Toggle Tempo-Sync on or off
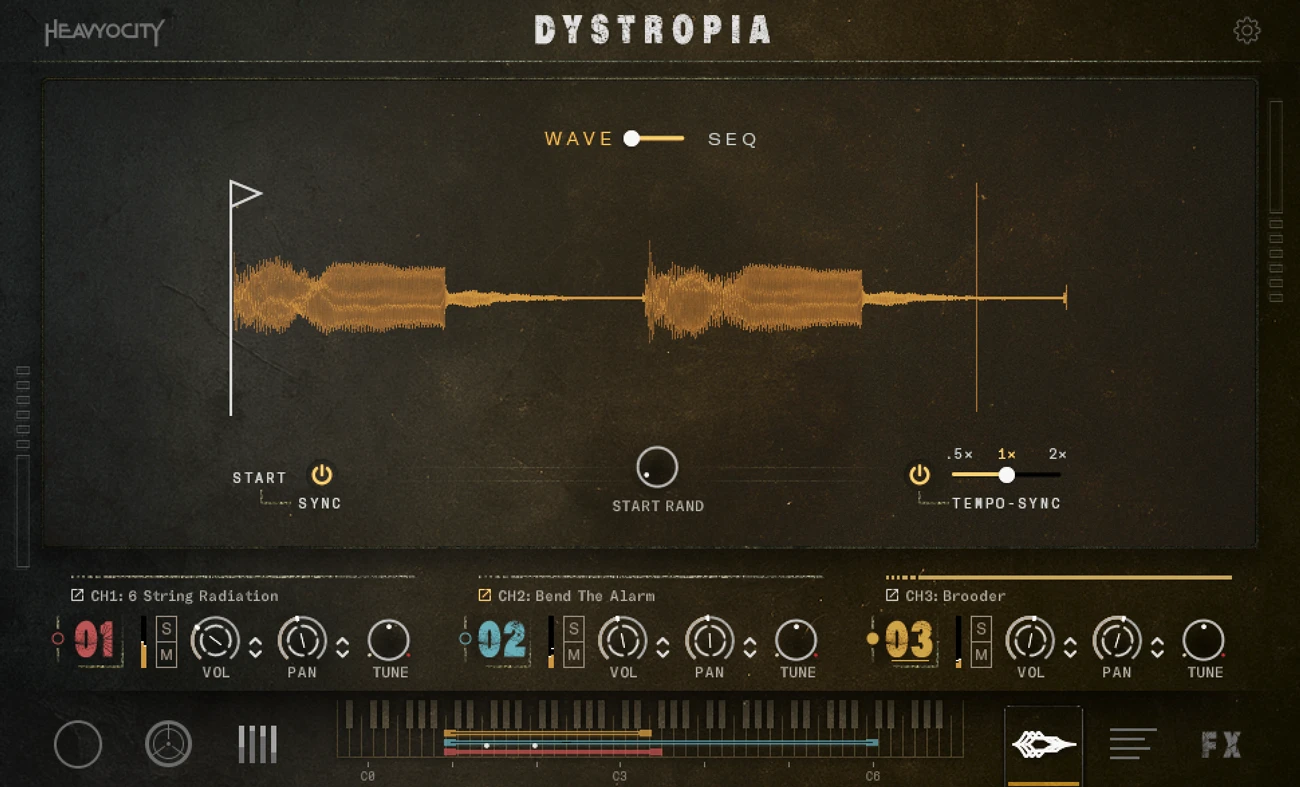This screenshot has width=1300, height=787. 919,475
